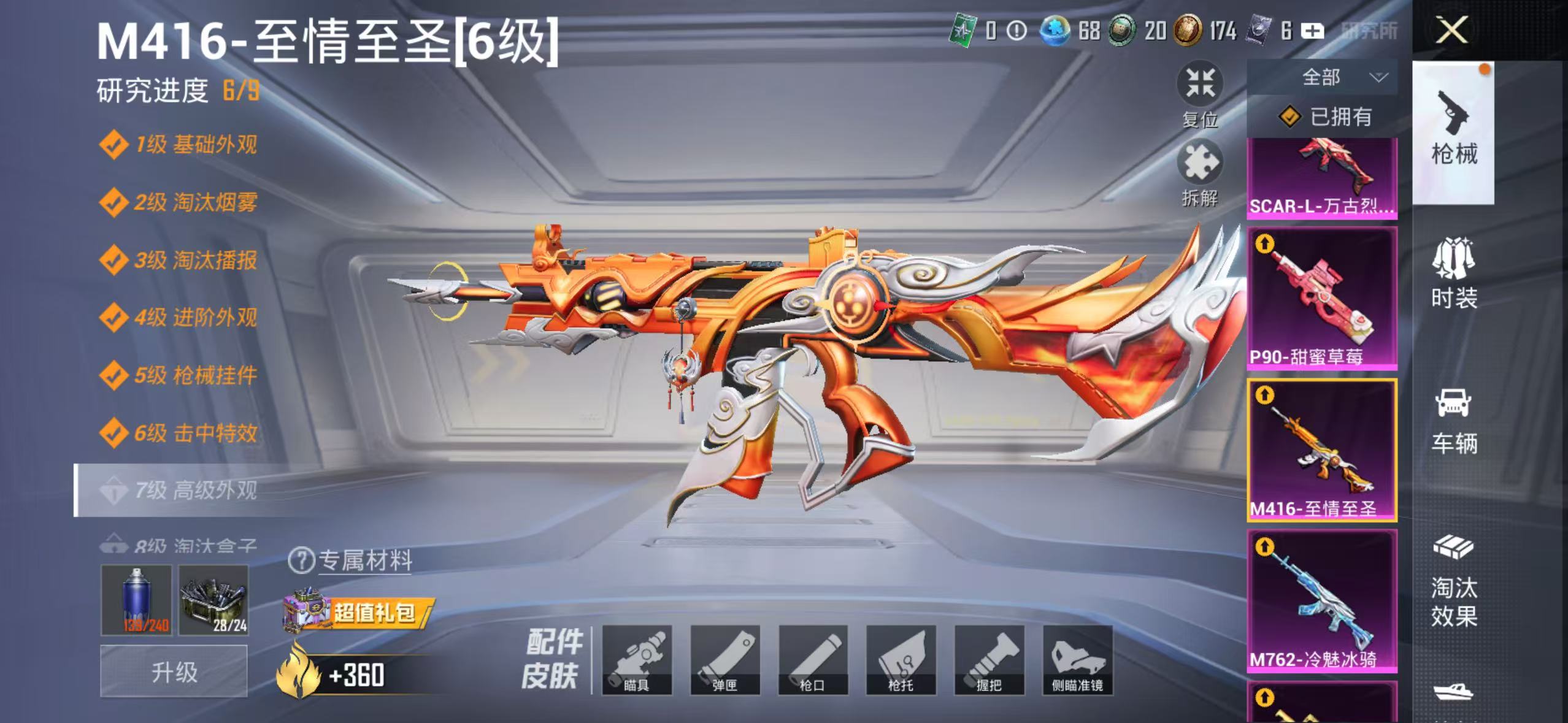Open the 超值礼包 value pack offer
This screenshot has height=723, width=1568.
[x=359, y=612]
